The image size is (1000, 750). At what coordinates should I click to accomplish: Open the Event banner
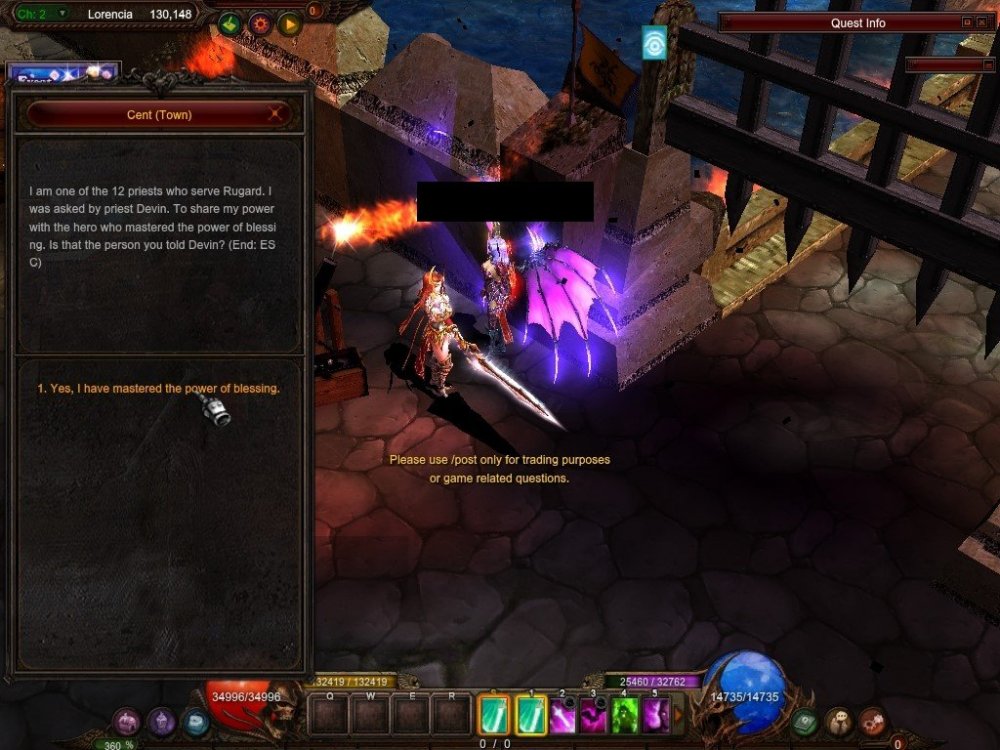coord(62,73)
